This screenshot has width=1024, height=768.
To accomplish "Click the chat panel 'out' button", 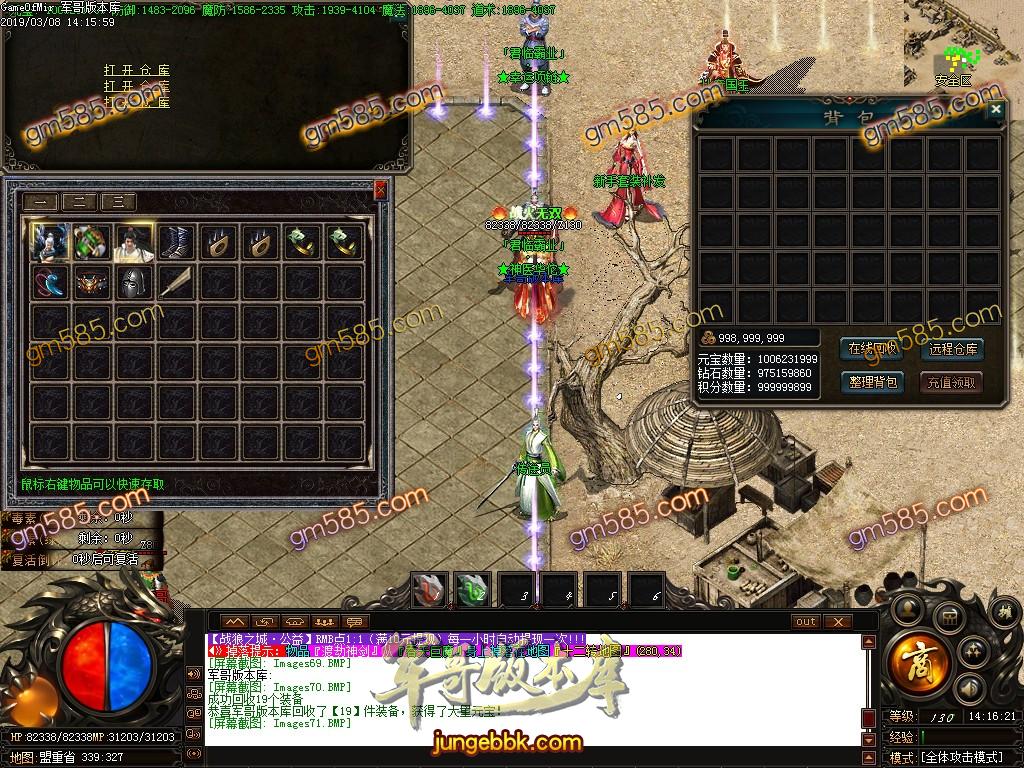I will 805,621.
